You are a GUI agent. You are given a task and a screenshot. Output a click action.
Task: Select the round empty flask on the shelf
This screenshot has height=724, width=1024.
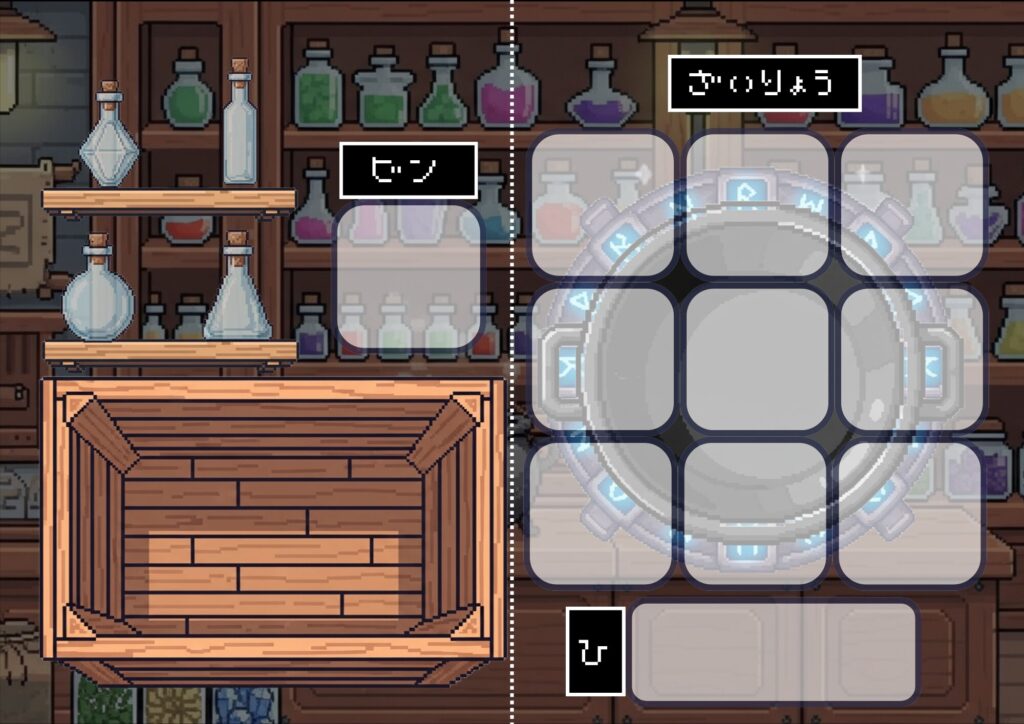tap(97, 296)
